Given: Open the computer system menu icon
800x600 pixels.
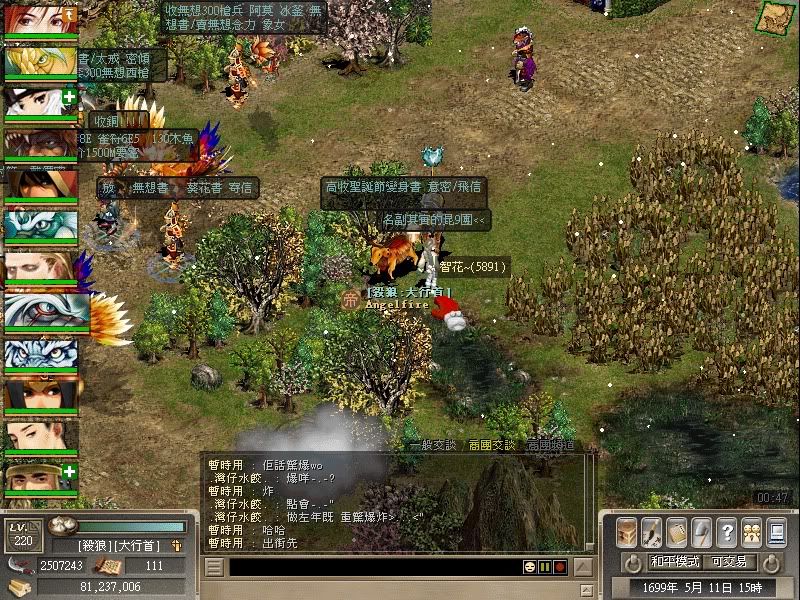Looking at the screenshot, I should point(775,532).
